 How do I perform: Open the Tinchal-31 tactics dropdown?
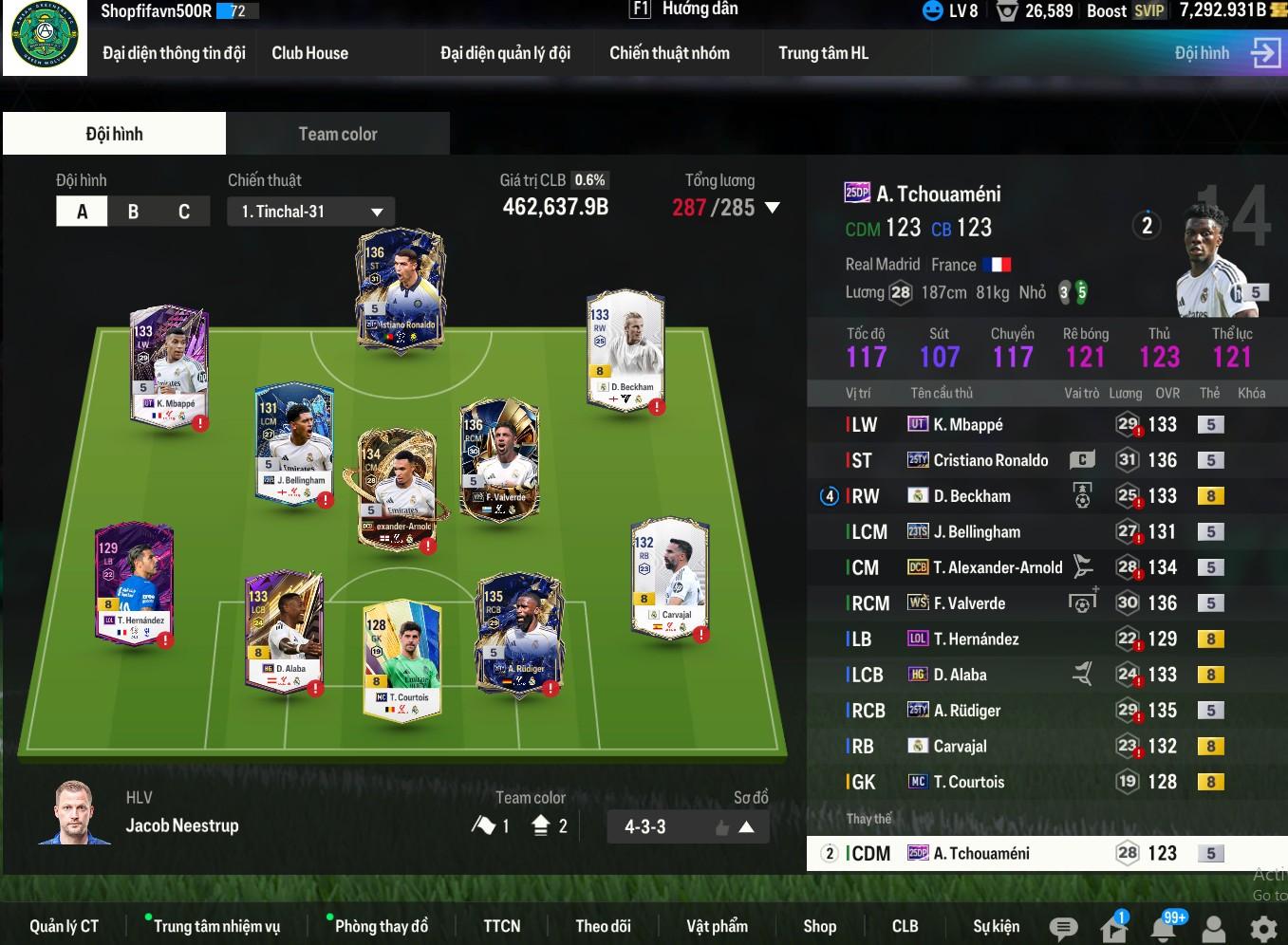point(310,212)
